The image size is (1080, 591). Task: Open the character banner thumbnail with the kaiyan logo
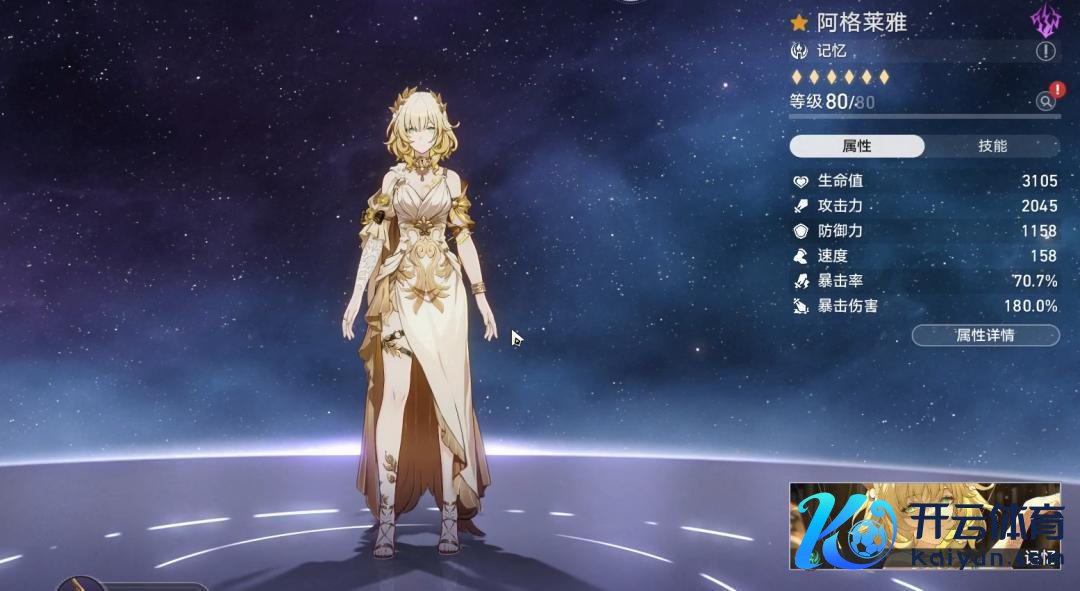point(924,526)
